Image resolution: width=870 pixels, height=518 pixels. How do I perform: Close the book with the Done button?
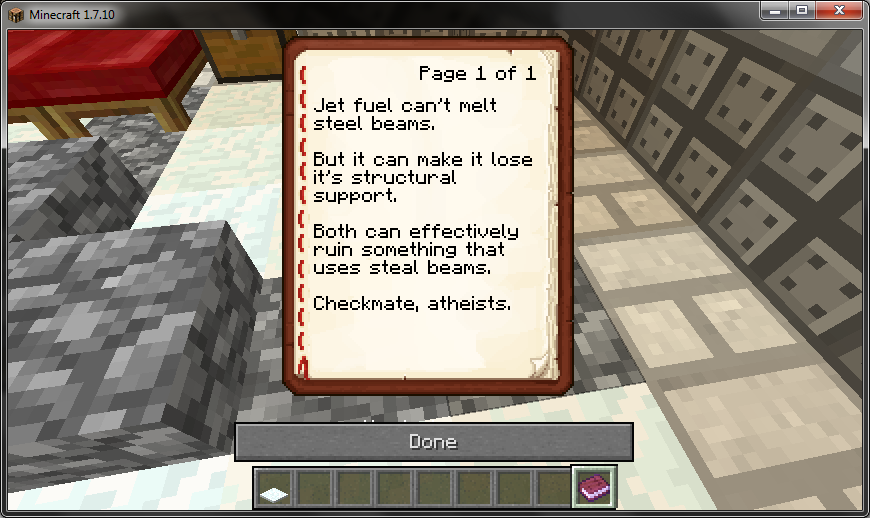click(433, 441)
